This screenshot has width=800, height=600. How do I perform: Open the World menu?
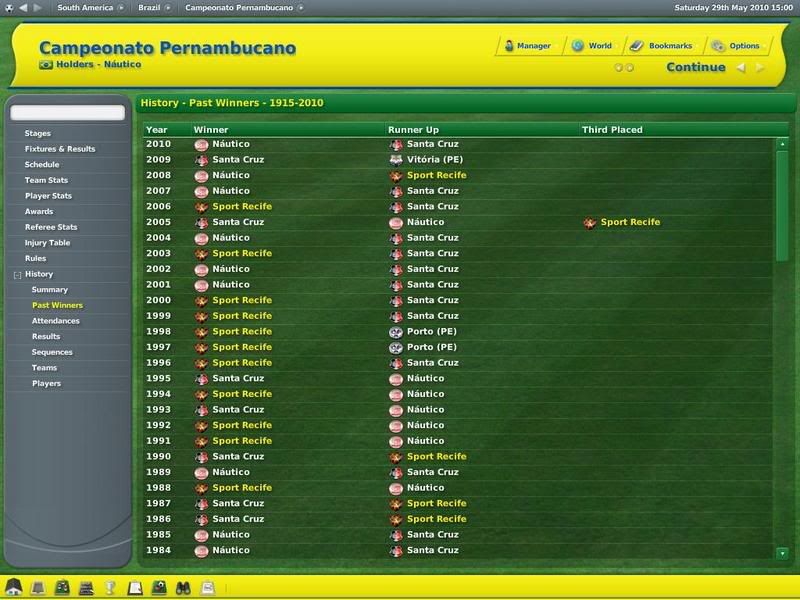(592, 46)
